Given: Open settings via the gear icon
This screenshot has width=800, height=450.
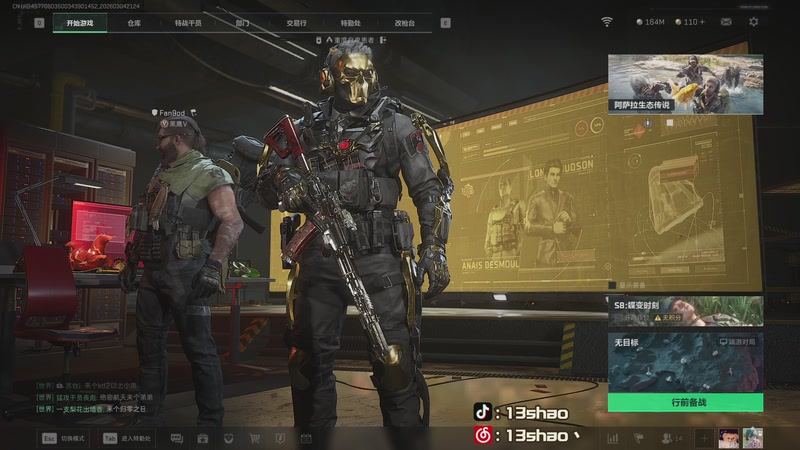Looking at the screenshot, I should click(x=754, y=22).
